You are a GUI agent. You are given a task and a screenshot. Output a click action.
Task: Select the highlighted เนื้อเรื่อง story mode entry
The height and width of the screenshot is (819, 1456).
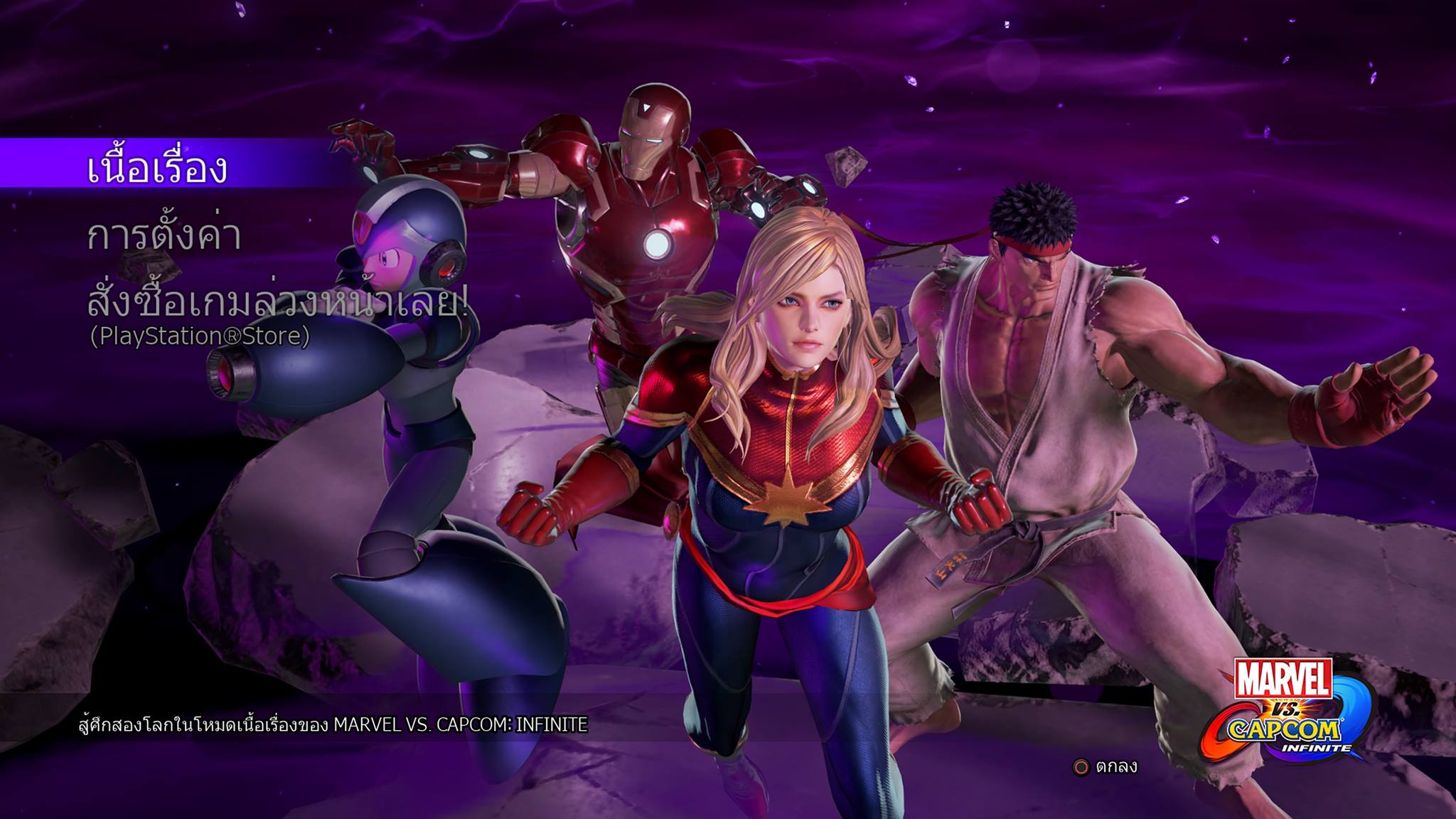(157, 168)
